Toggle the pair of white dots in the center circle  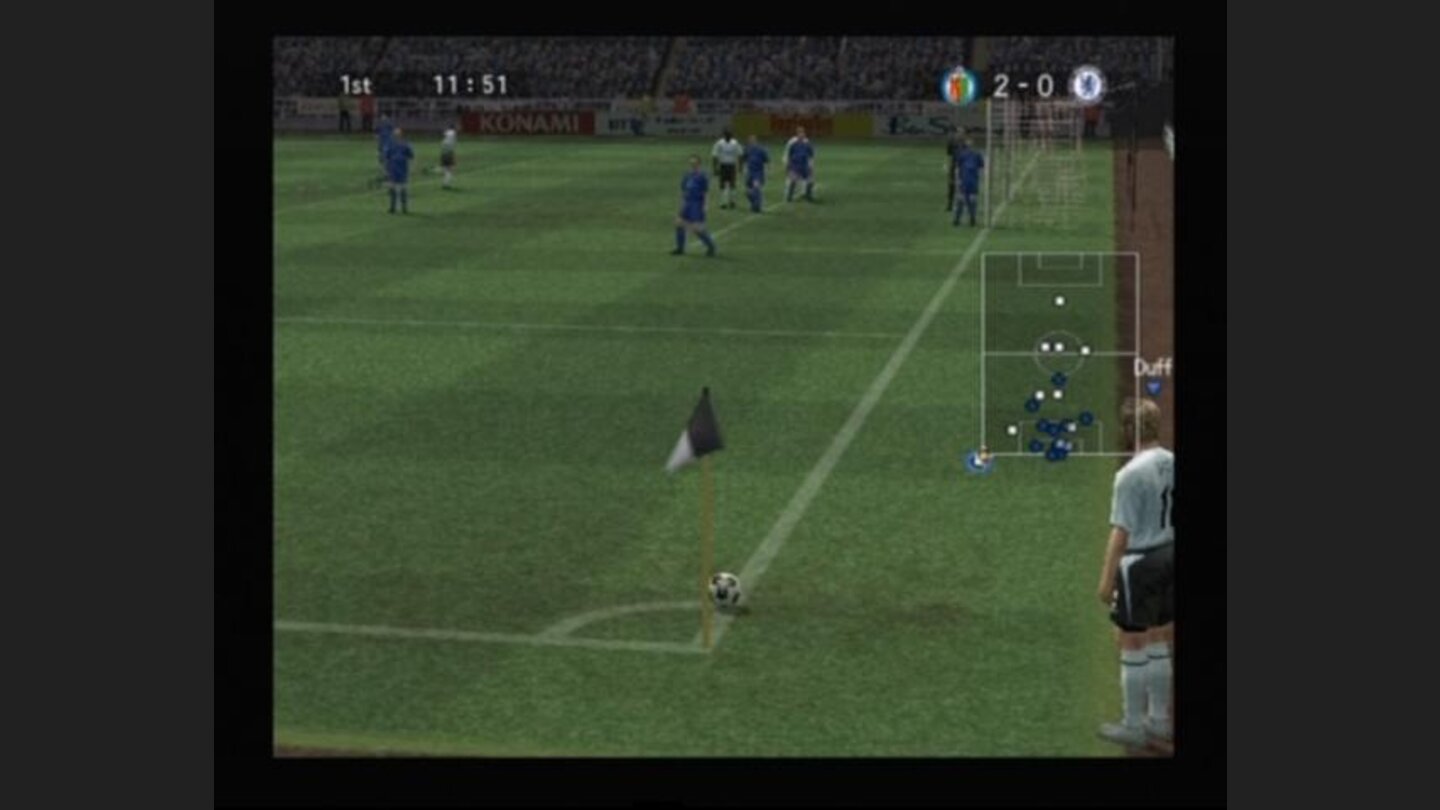click(1051, 347)
